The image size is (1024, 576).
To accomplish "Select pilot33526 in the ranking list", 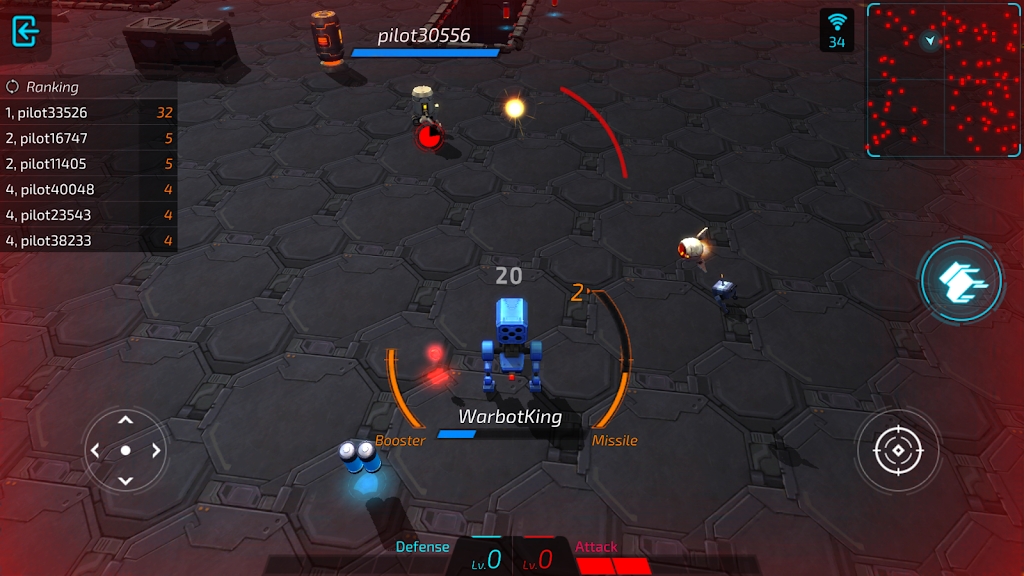I will tap(88, 113).
